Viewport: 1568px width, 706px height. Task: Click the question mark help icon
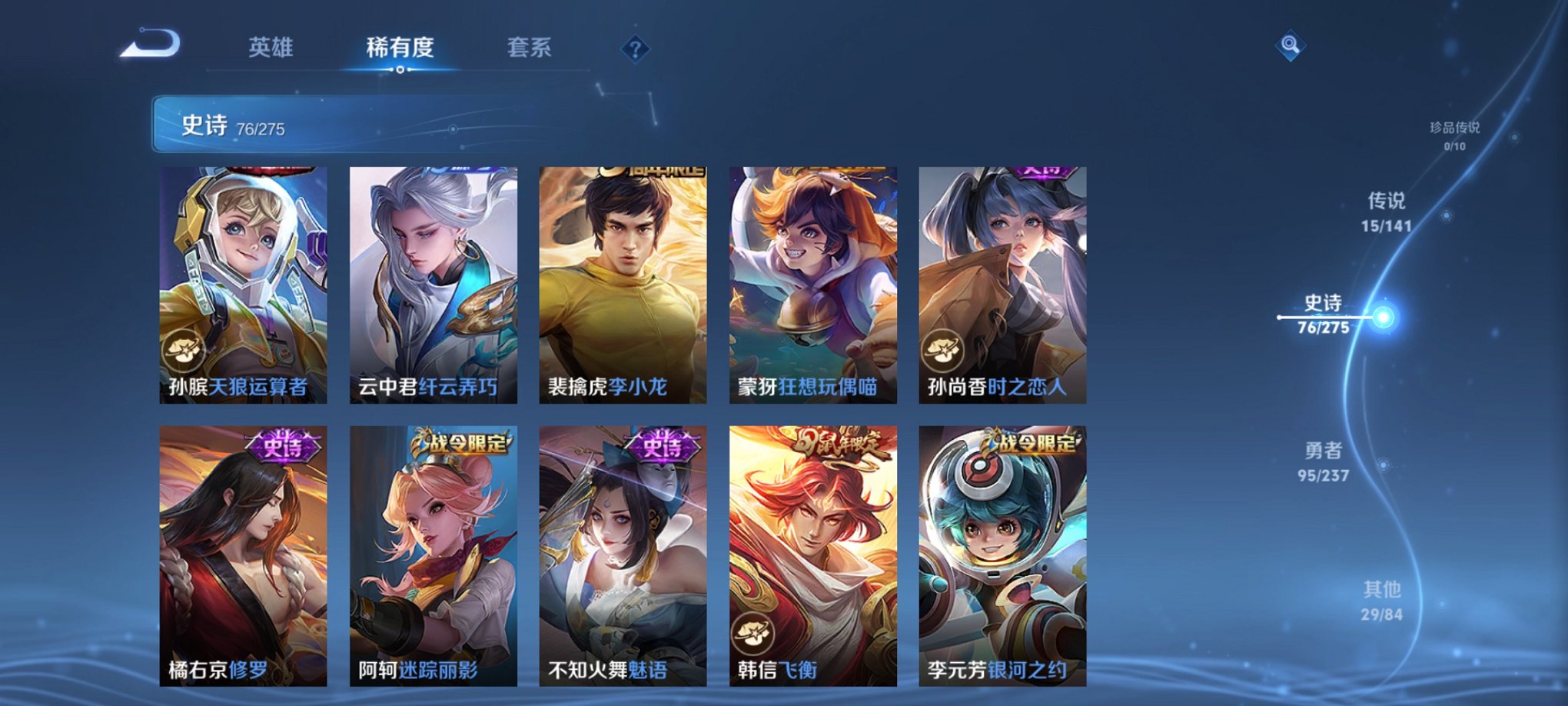(635, 48)
